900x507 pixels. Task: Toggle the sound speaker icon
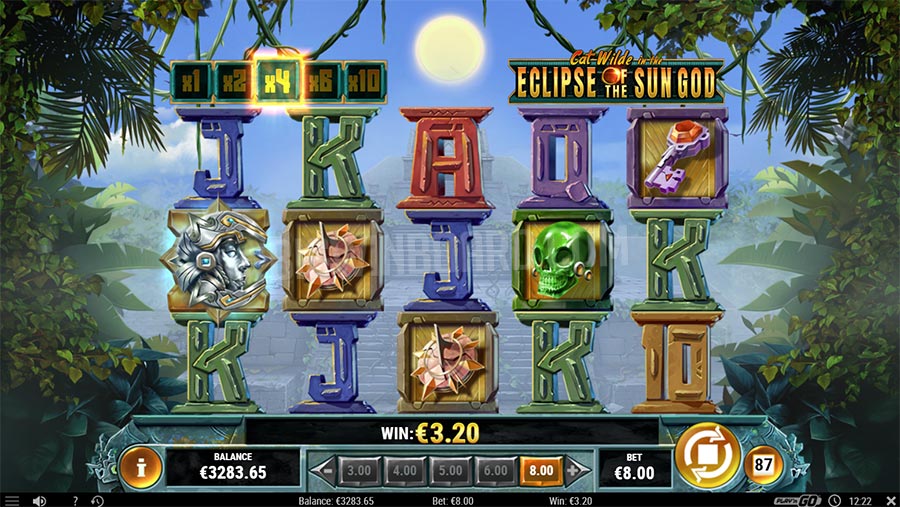[40, 500]
